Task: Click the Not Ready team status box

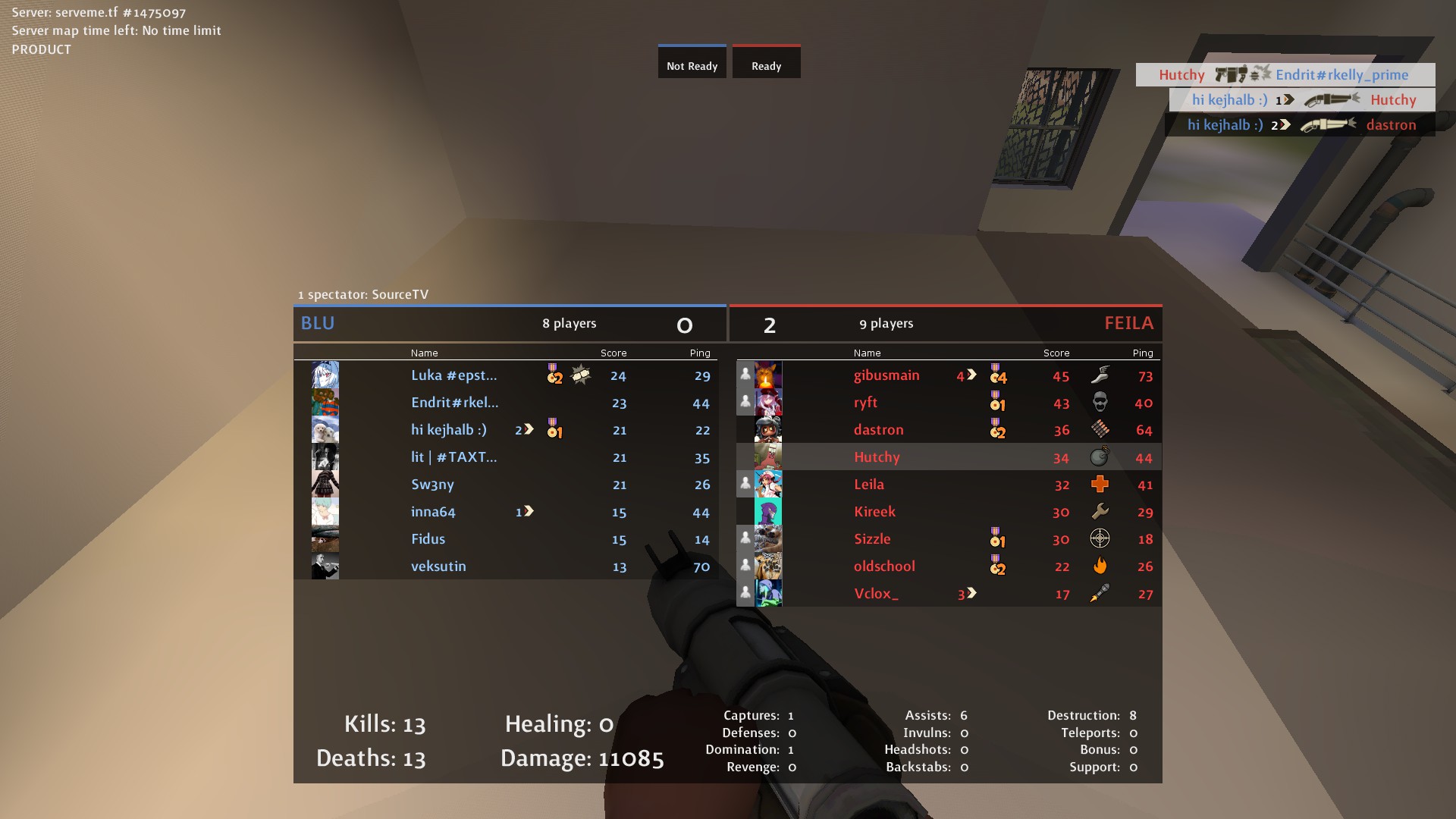Action: pyautogui.click(x=692, y=62)
